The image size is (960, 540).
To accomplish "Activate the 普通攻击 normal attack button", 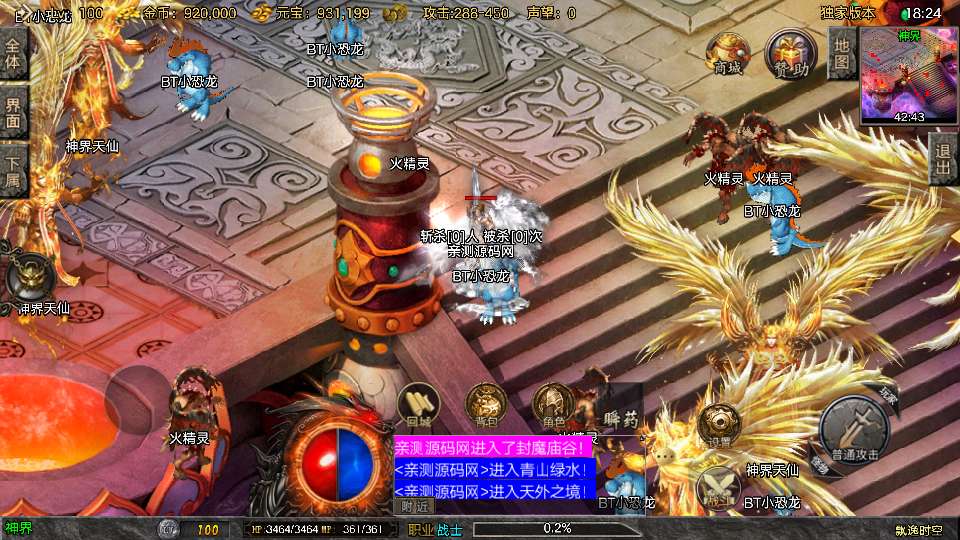I will 853,432.
